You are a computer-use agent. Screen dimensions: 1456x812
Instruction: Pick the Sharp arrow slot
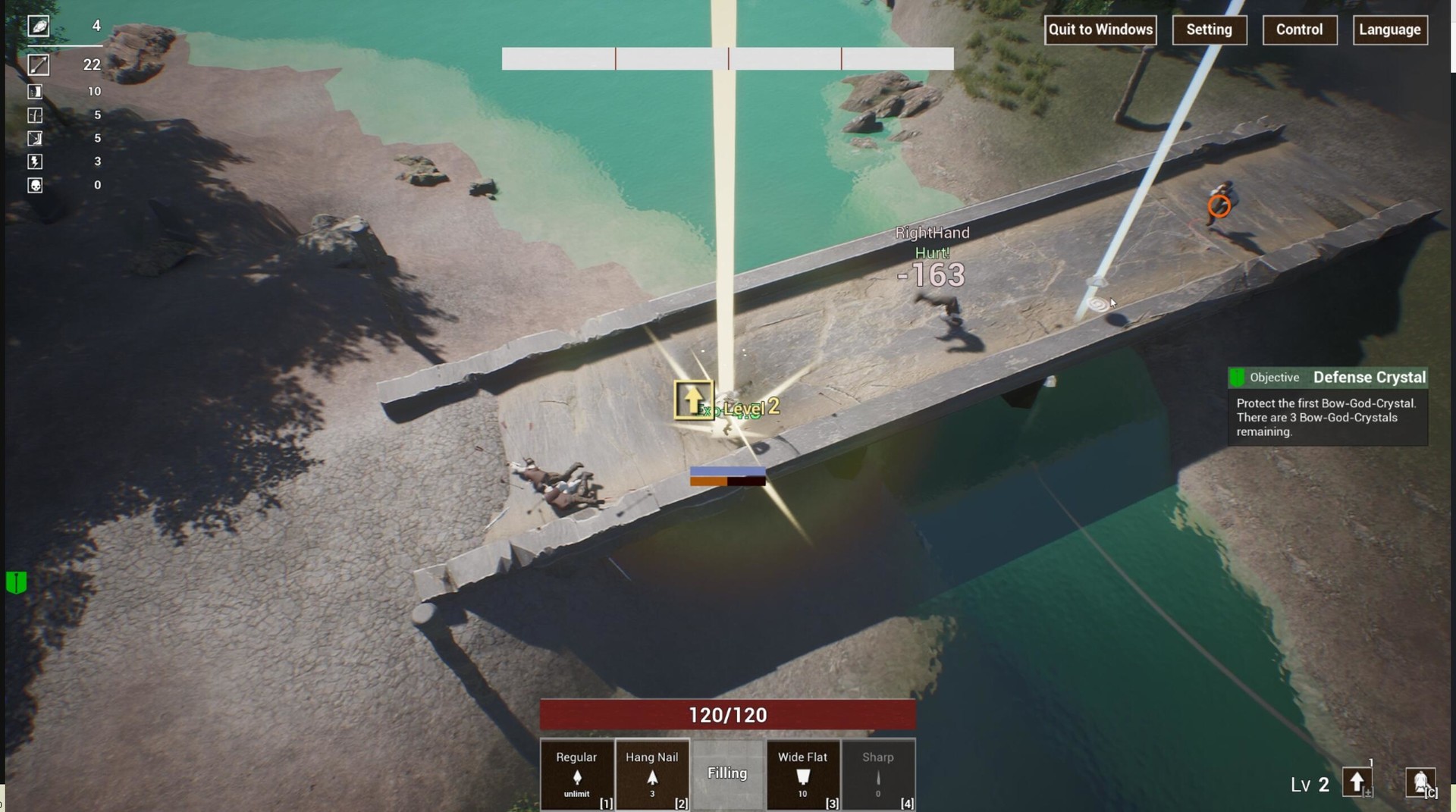point(878,775)
